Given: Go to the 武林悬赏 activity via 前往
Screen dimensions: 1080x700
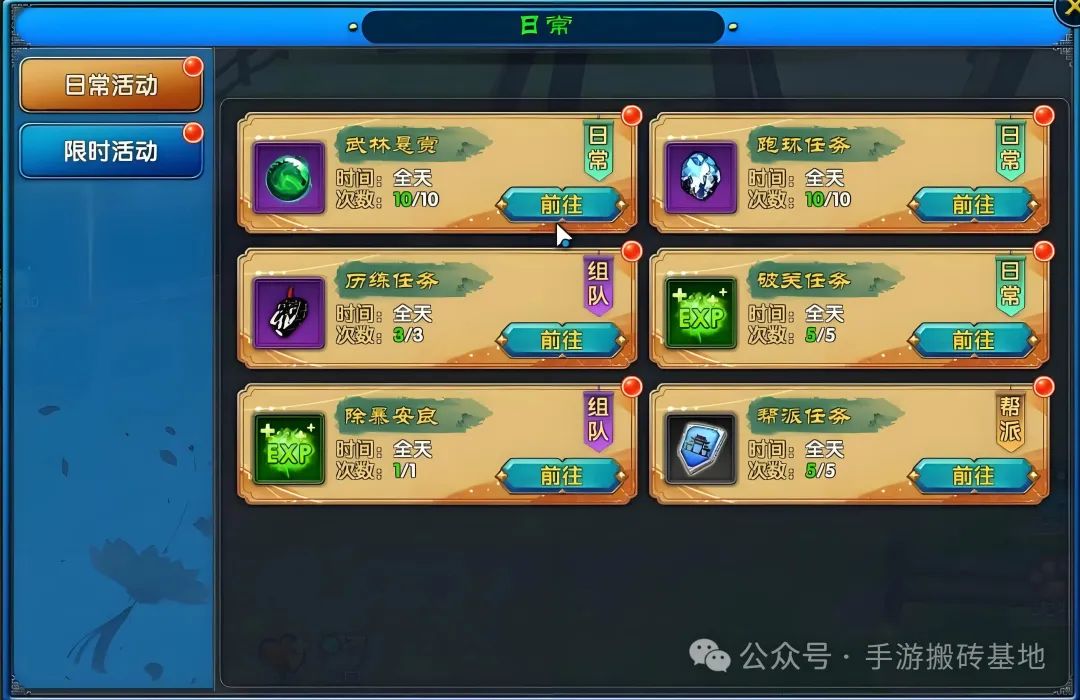Looking at the screenshot, I should (561, 204).
